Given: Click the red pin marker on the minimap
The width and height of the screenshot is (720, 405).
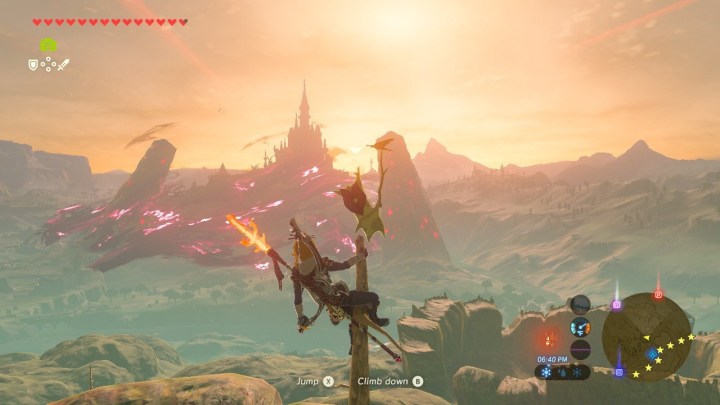Looking at the screenshot, I should click(x=658, y=294).
